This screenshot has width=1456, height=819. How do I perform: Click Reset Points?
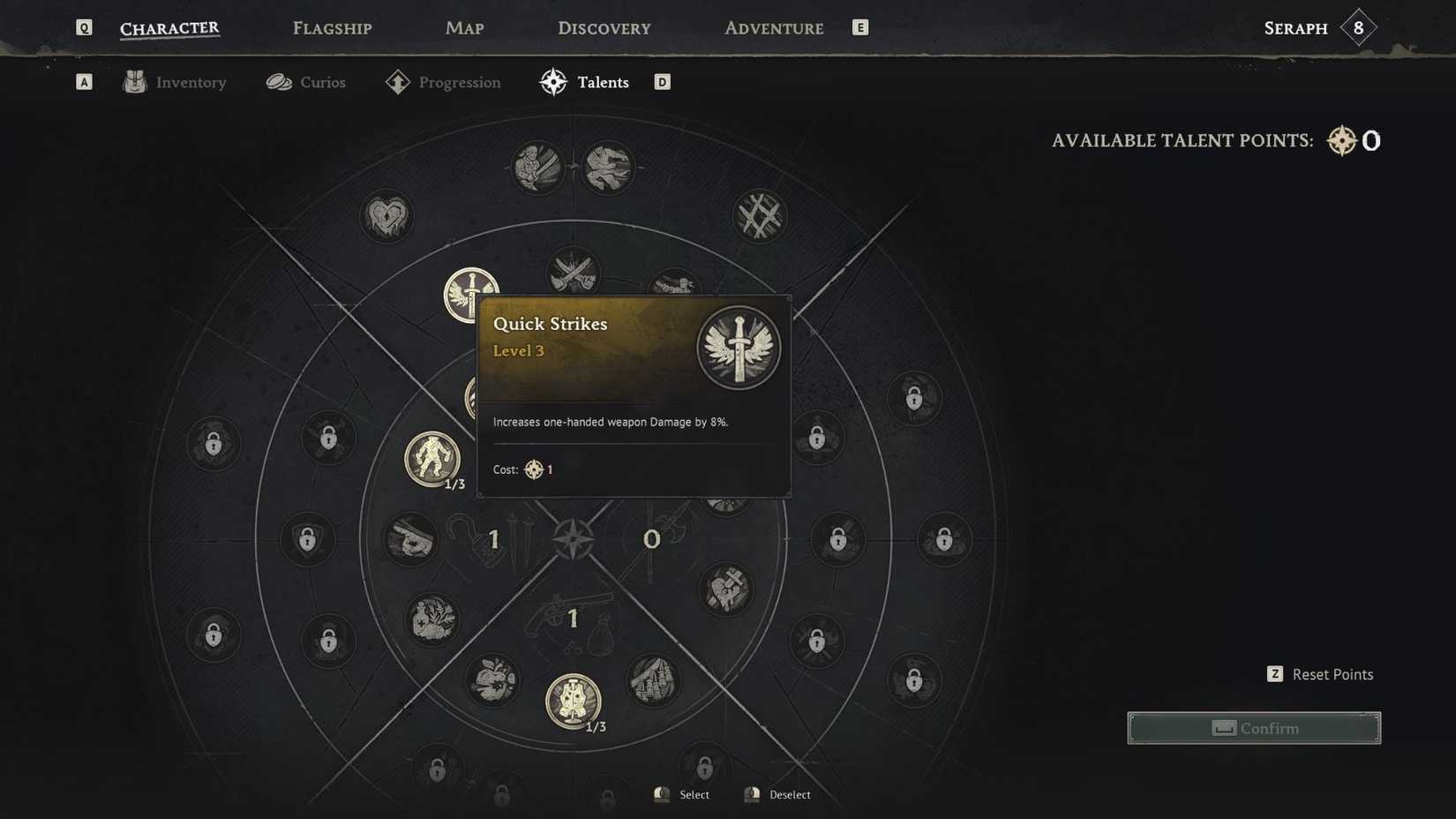coord(1332,673)
